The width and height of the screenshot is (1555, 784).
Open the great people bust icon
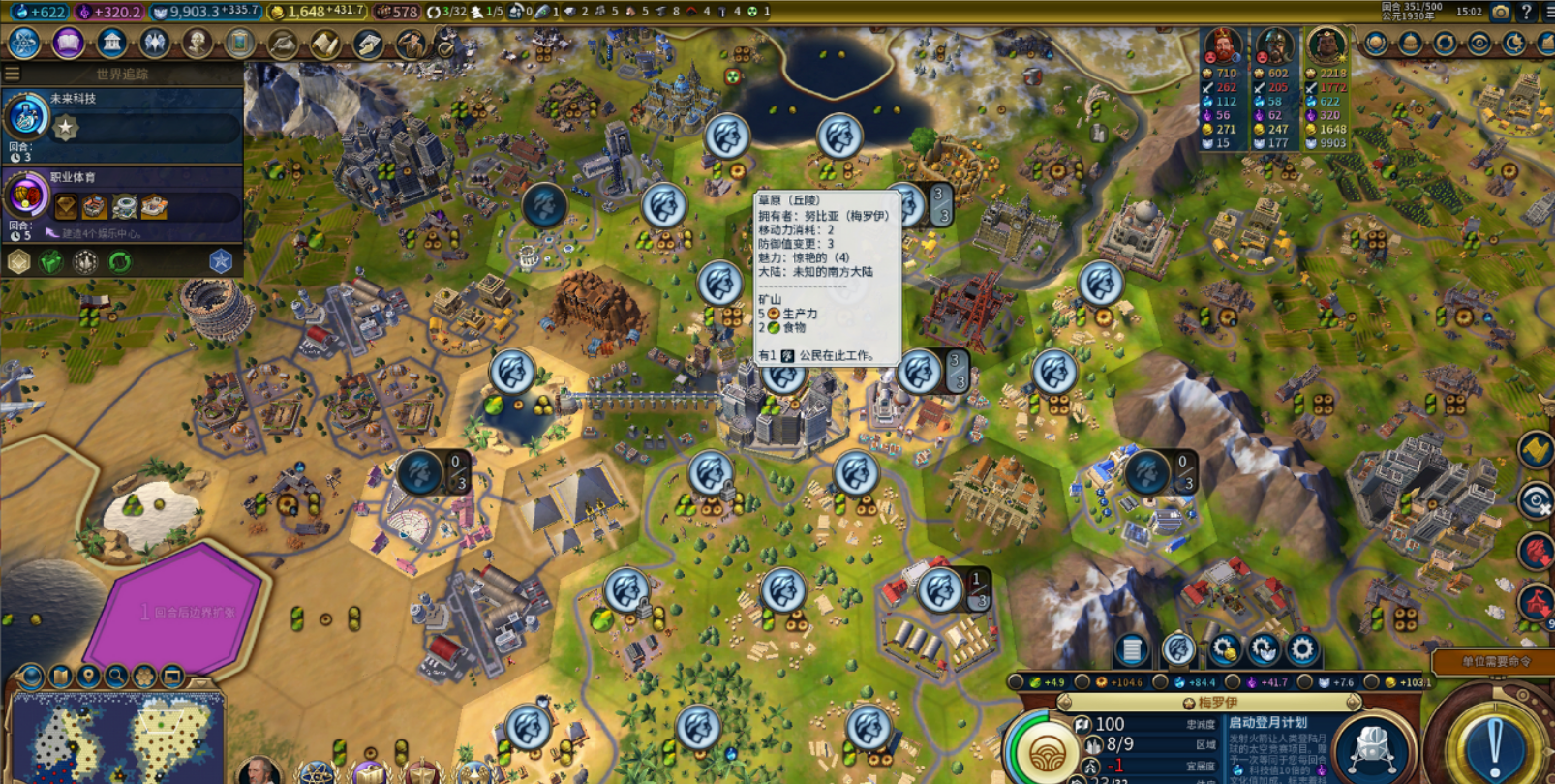pos(198,44)
